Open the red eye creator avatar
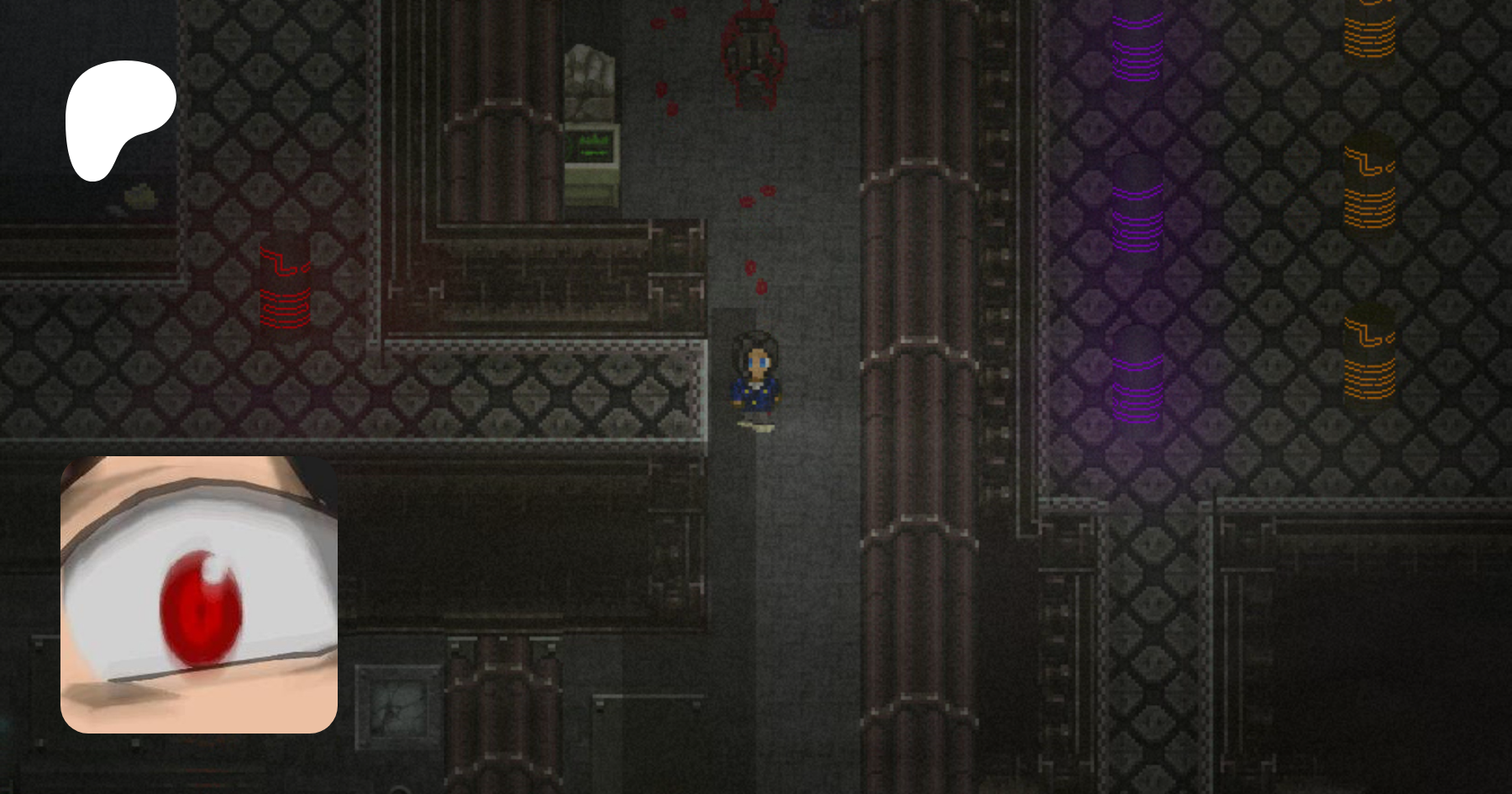 pyautogui.click(x=199, y=594)
